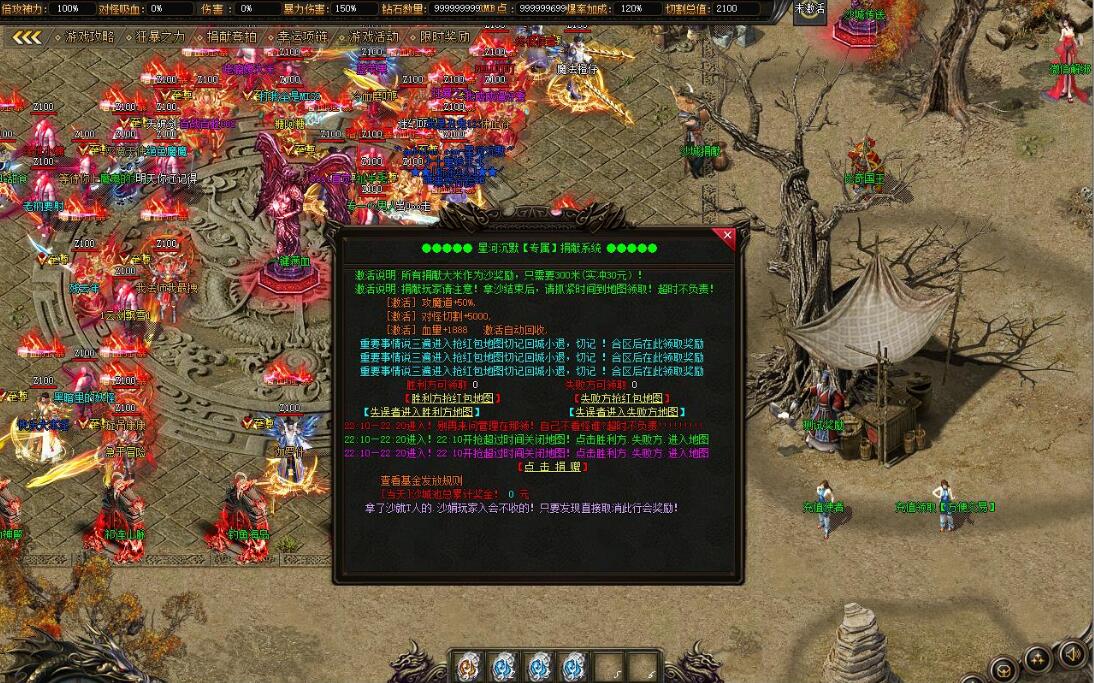Click the 未激活 status icon
The width and height of the screenshot is (1094, 683).
(810, 10)
